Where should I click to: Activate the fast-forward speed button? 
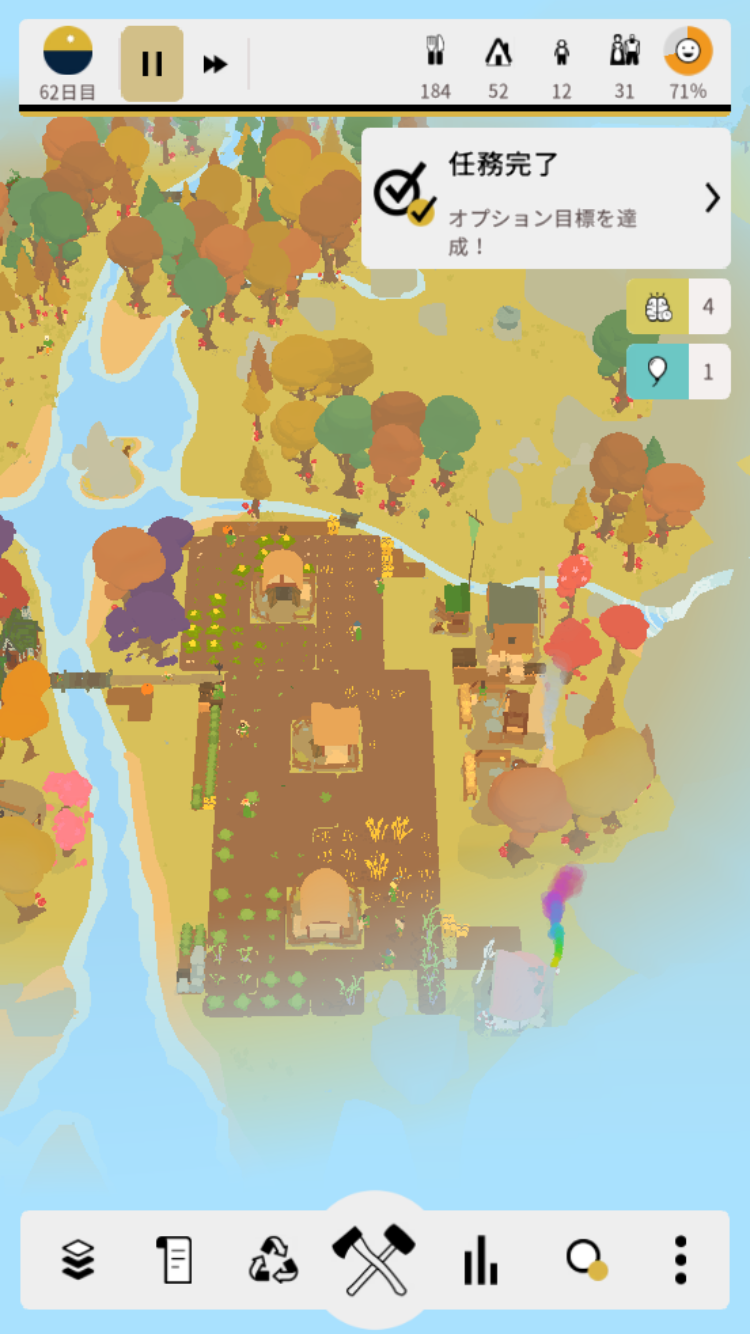pyautogui.click(x=215, y=65)
